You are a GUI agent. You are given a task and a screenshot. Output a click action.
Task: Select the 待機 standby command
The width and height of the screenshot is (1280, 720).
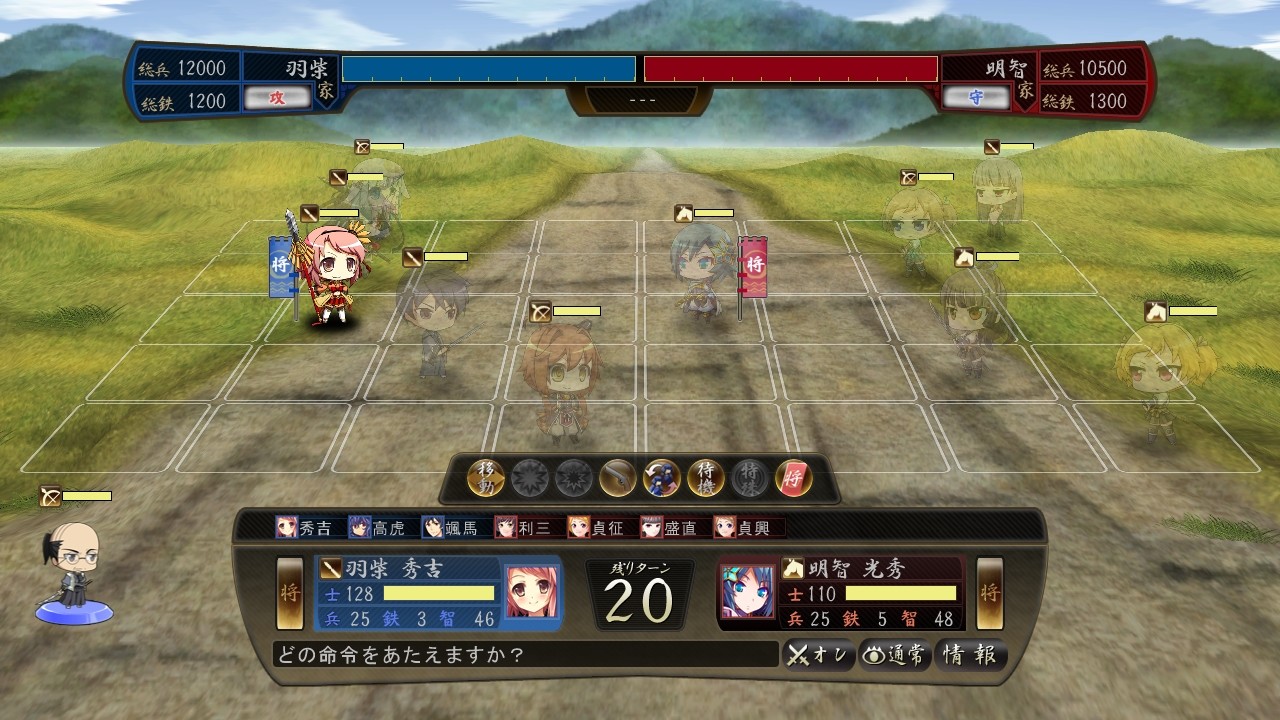coord(706,479)
